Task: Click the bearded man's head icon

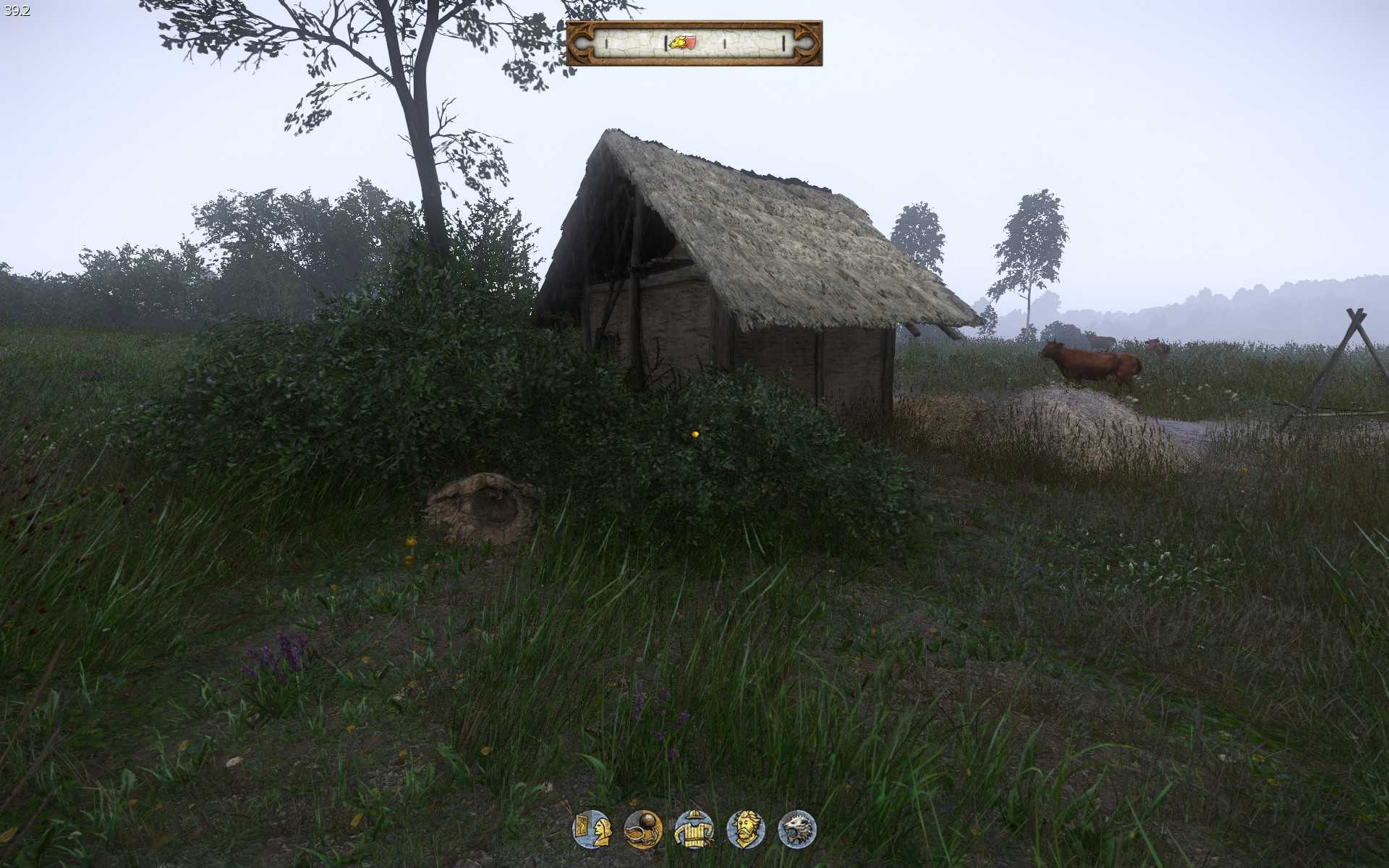Action: point(745,829)
